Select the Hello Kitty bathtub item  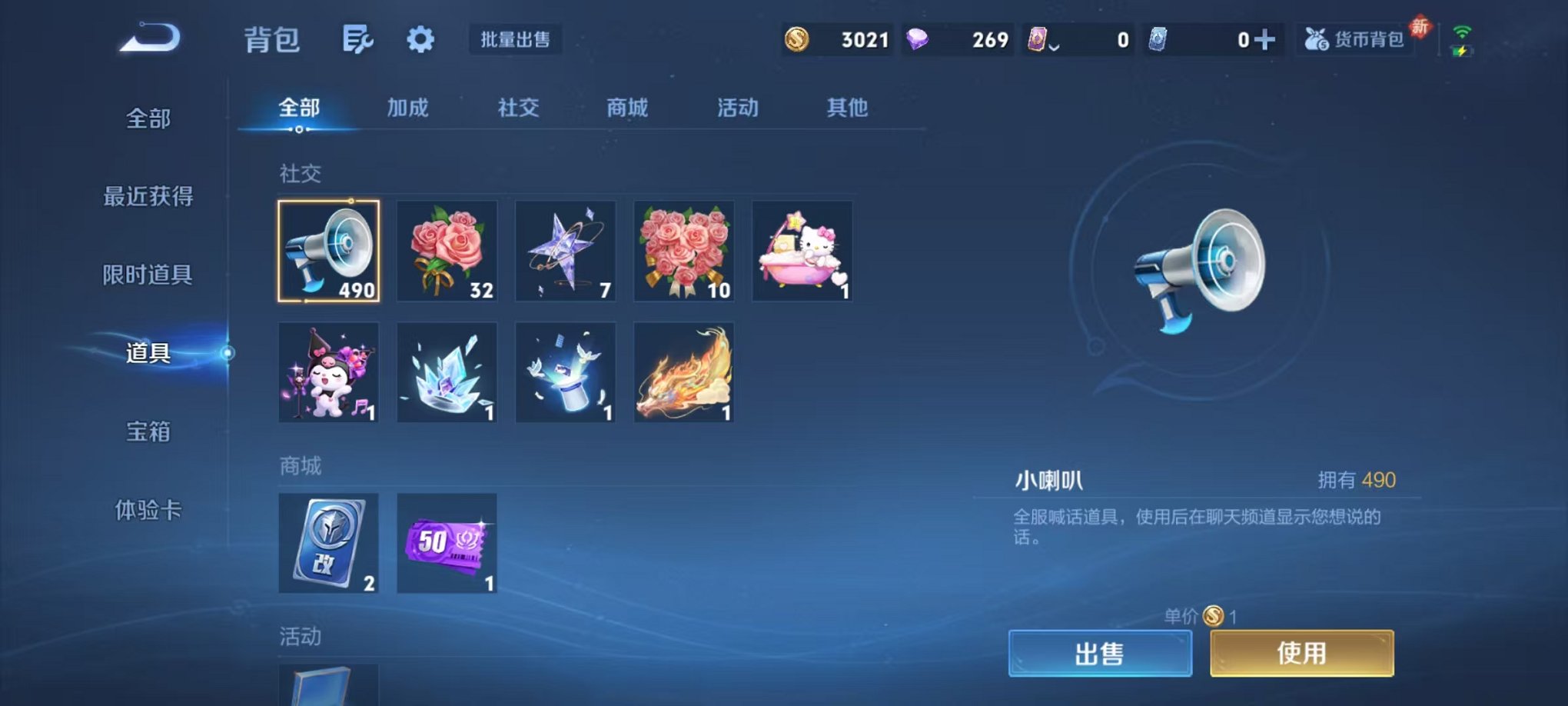(802, 251)
